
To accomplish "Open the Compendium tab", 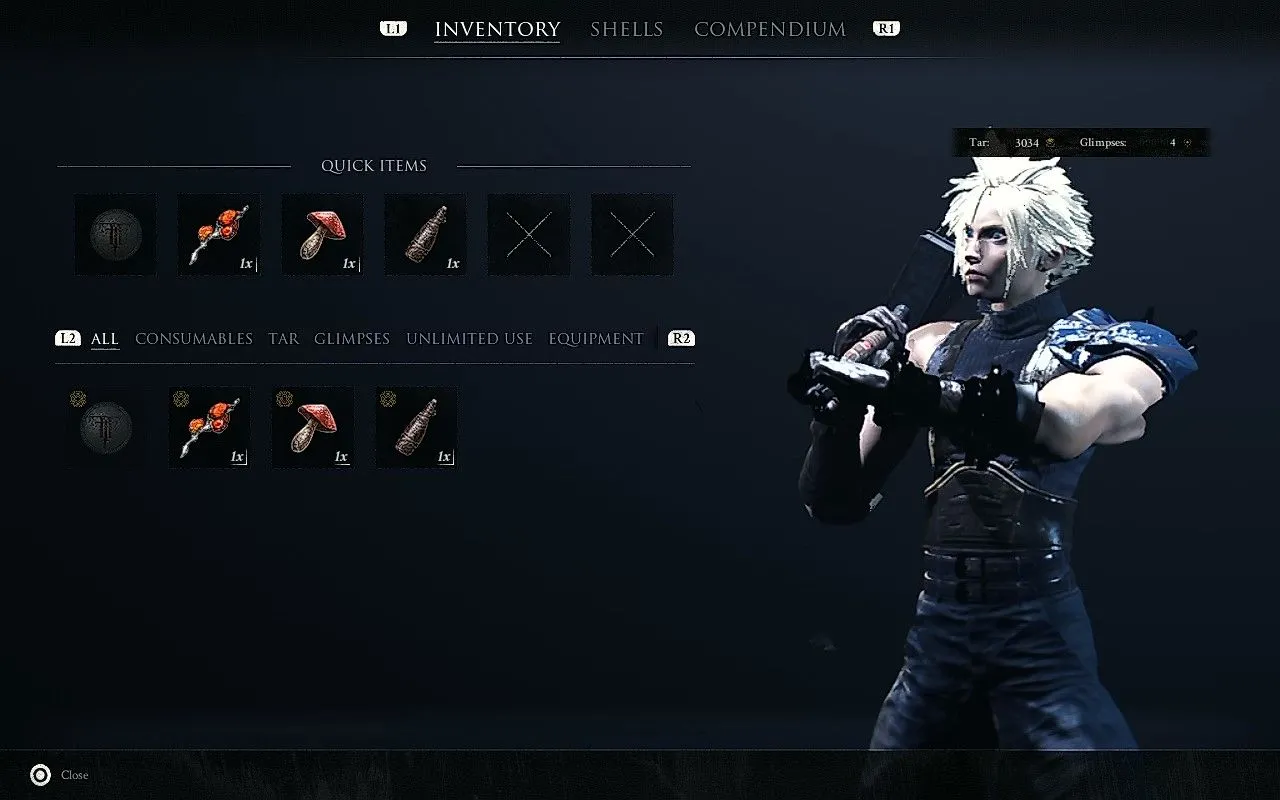I will click(770, 29).
